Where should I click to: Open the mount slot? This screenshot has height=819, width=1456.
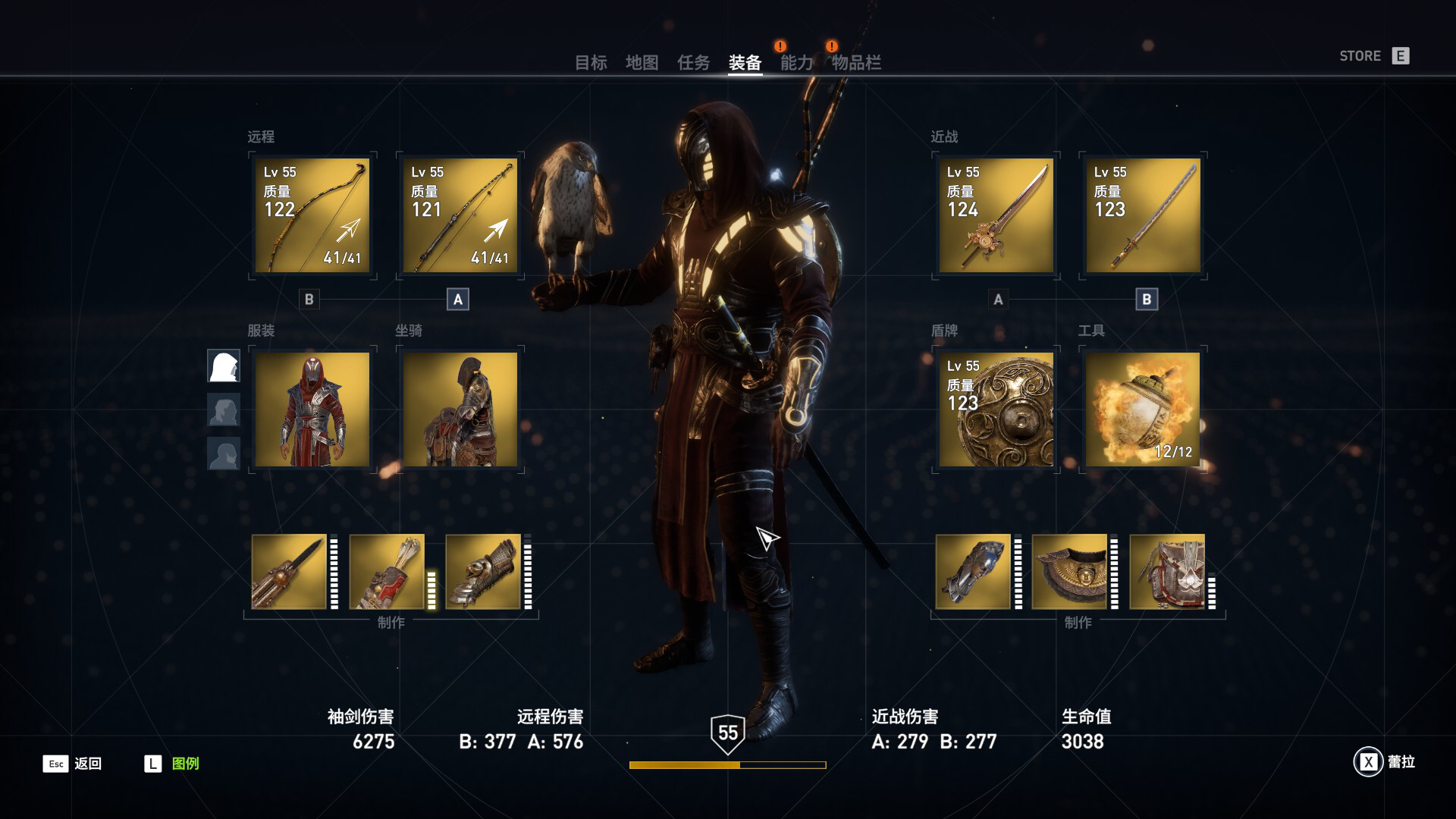click(460, 409)
